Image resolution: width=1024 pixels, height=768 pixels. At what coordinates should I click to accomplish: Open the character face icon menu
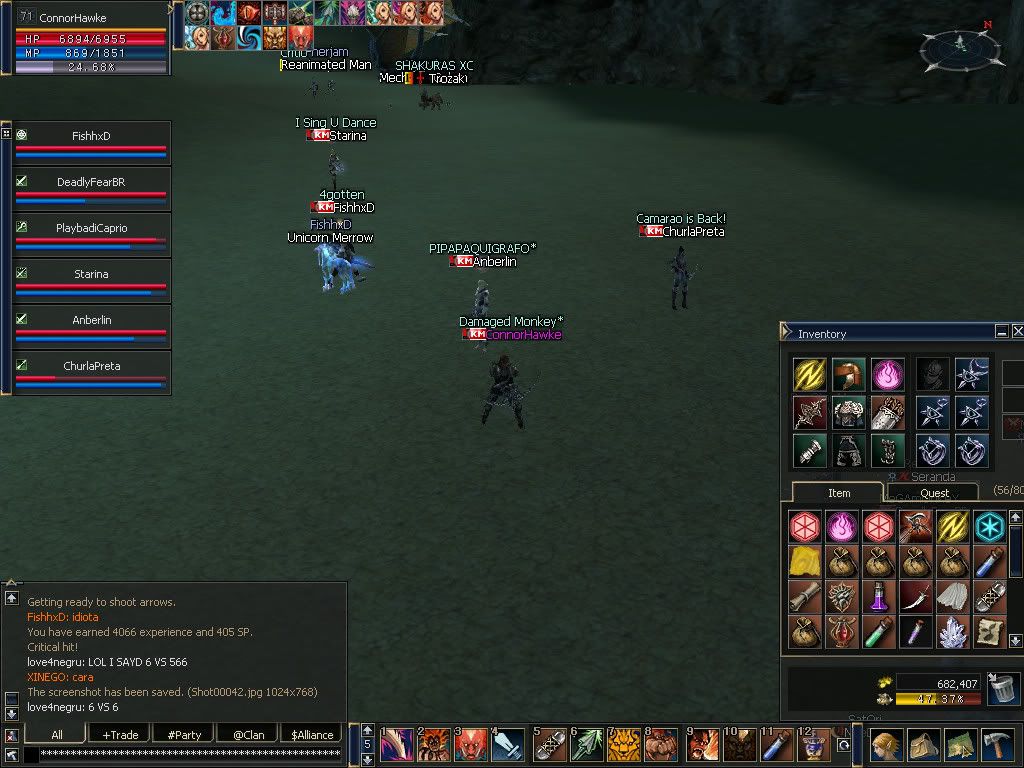coord(886,745)
